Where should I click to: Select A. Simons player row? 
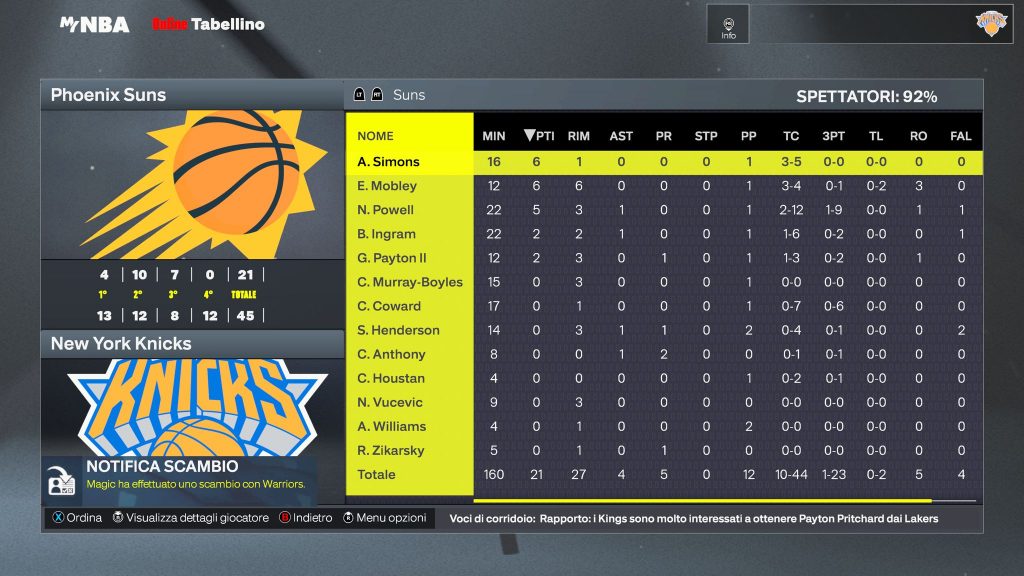pyautogui.click(x=389, y=162)
